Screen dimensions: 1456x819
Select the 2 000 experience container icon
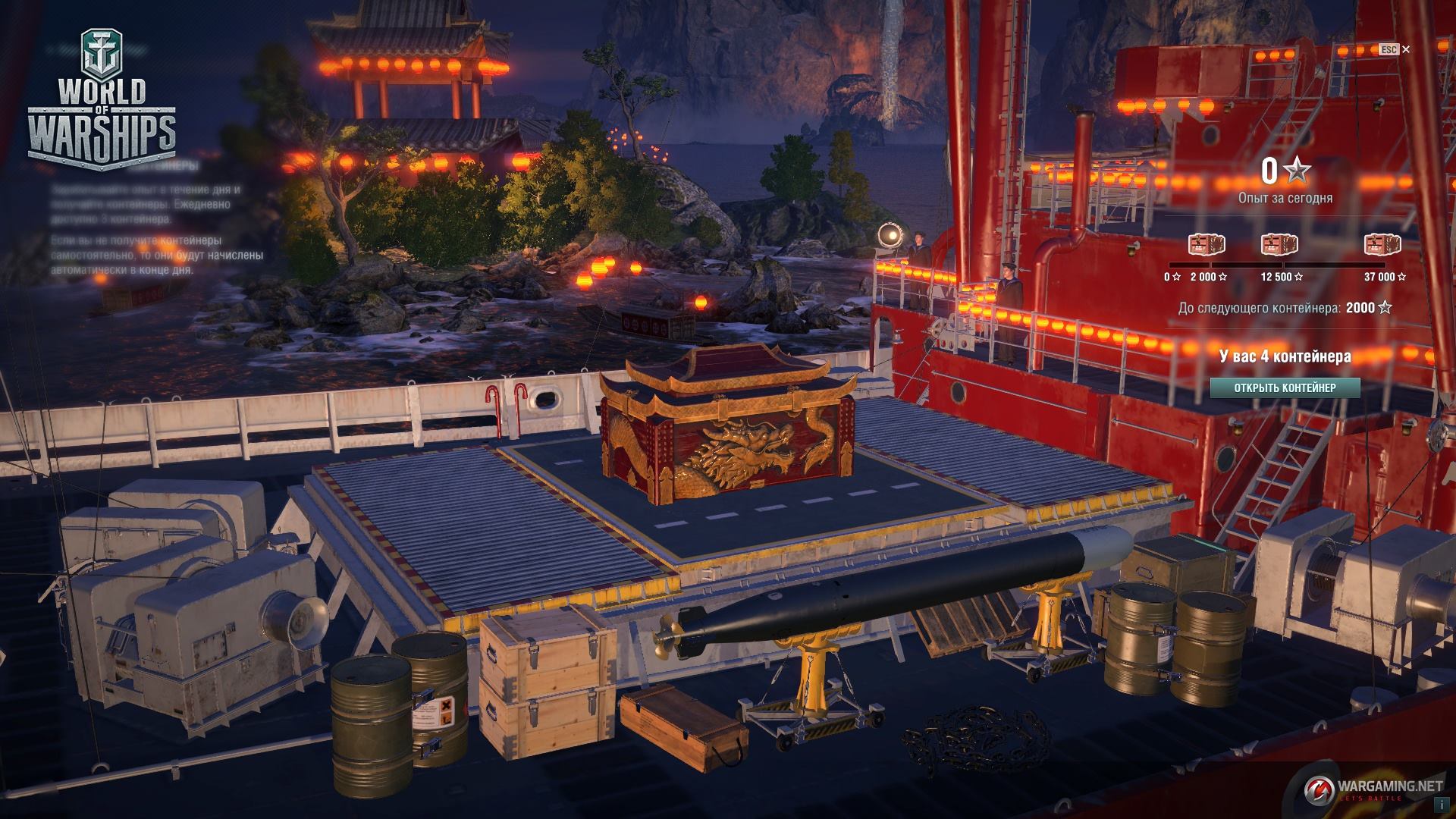[x=1207, y=245]
